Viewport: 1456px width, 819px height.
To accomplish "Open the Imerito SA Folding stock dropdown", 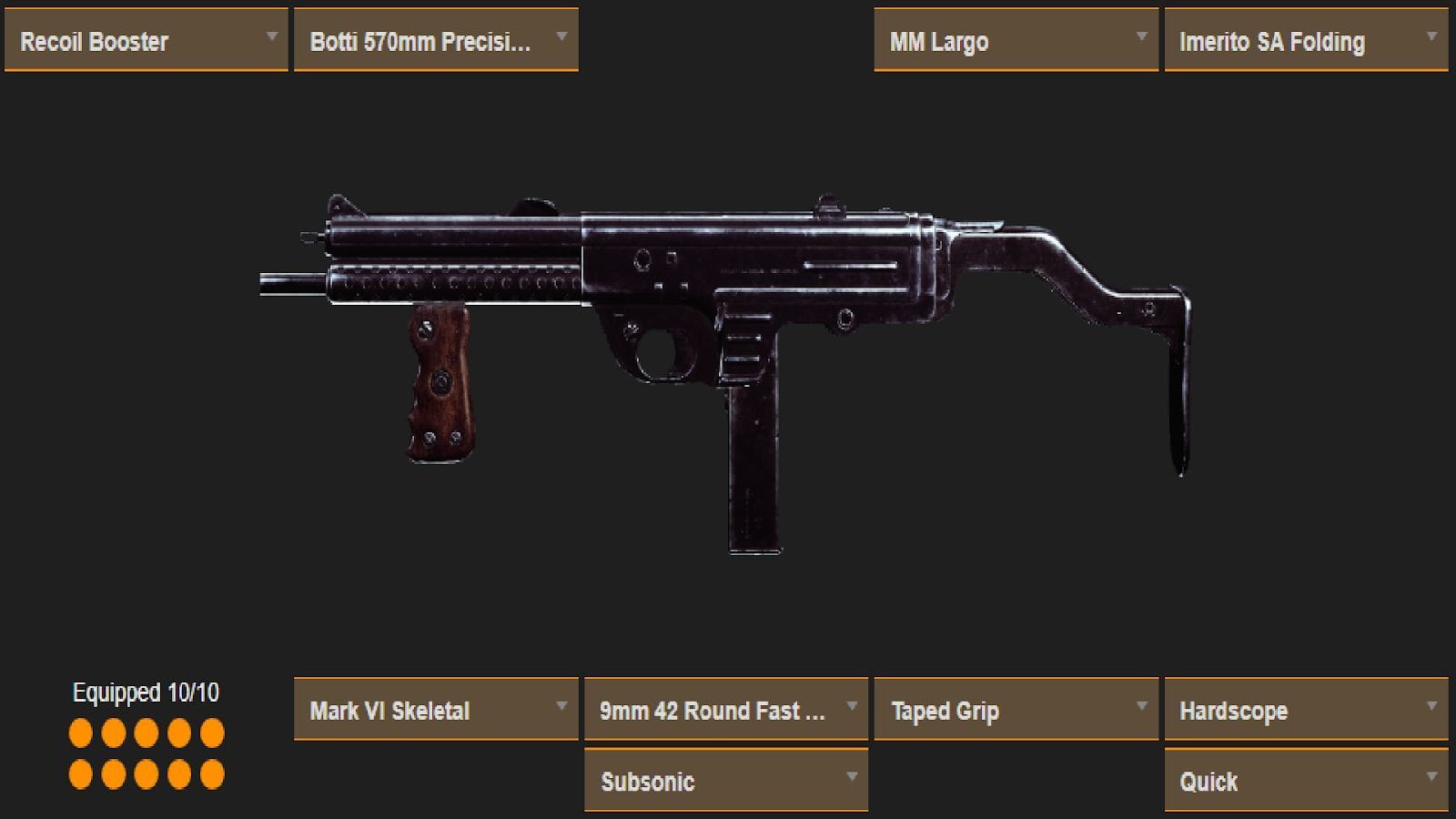I will pos(1306,40).
